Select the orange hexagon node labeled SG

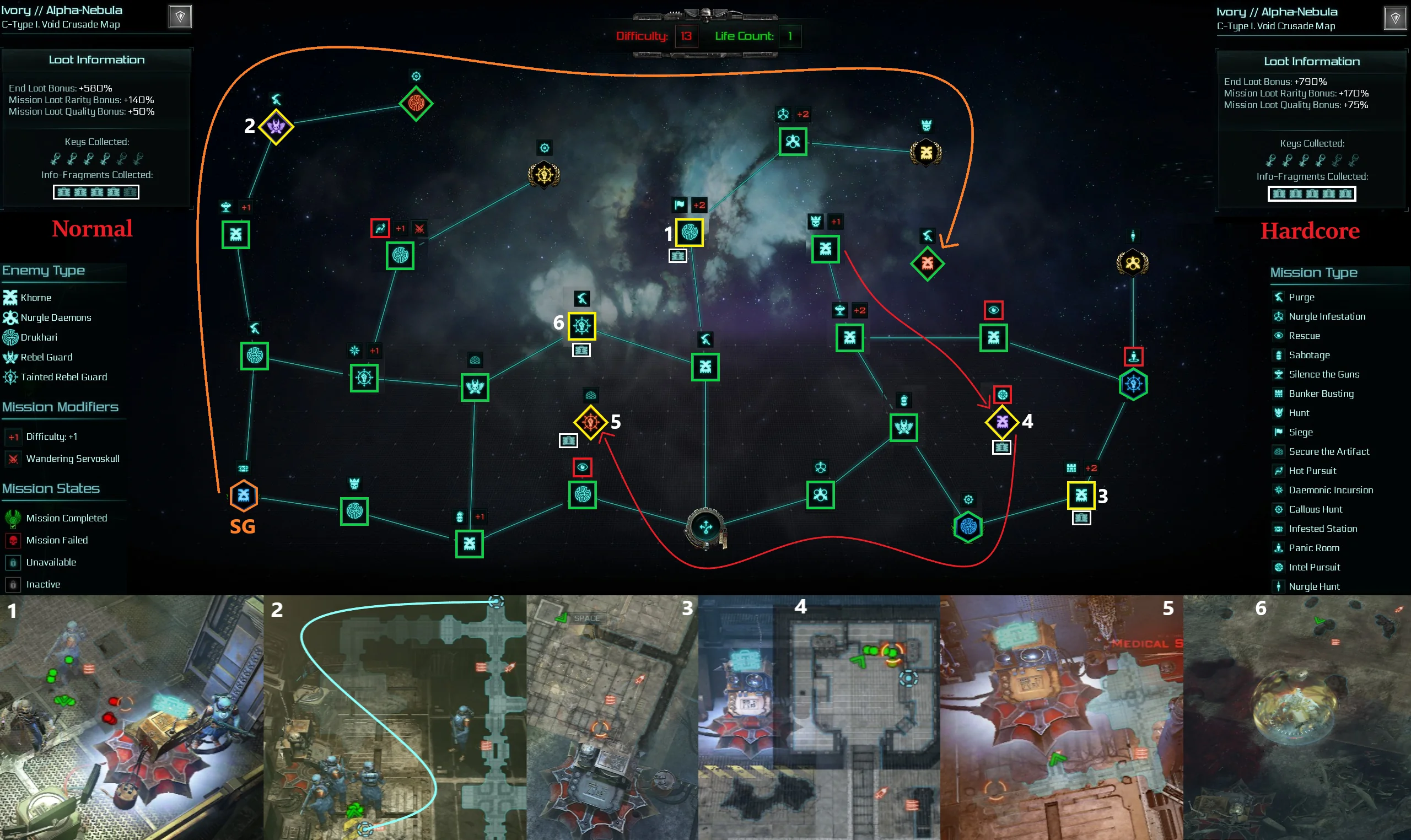pyautogui.click(x=244, y=496)
